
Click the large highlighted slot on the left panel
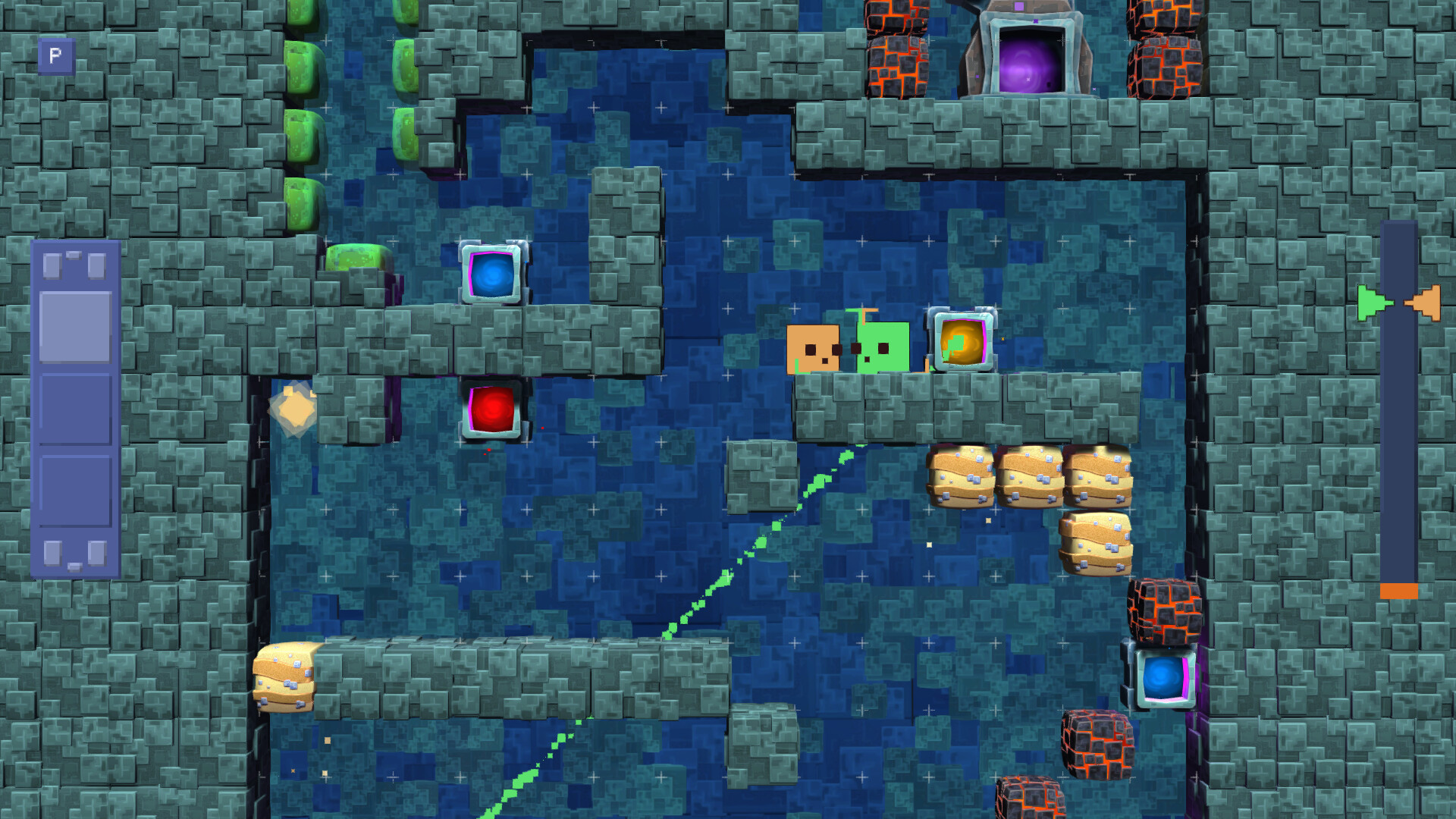(x=74, y=326)
